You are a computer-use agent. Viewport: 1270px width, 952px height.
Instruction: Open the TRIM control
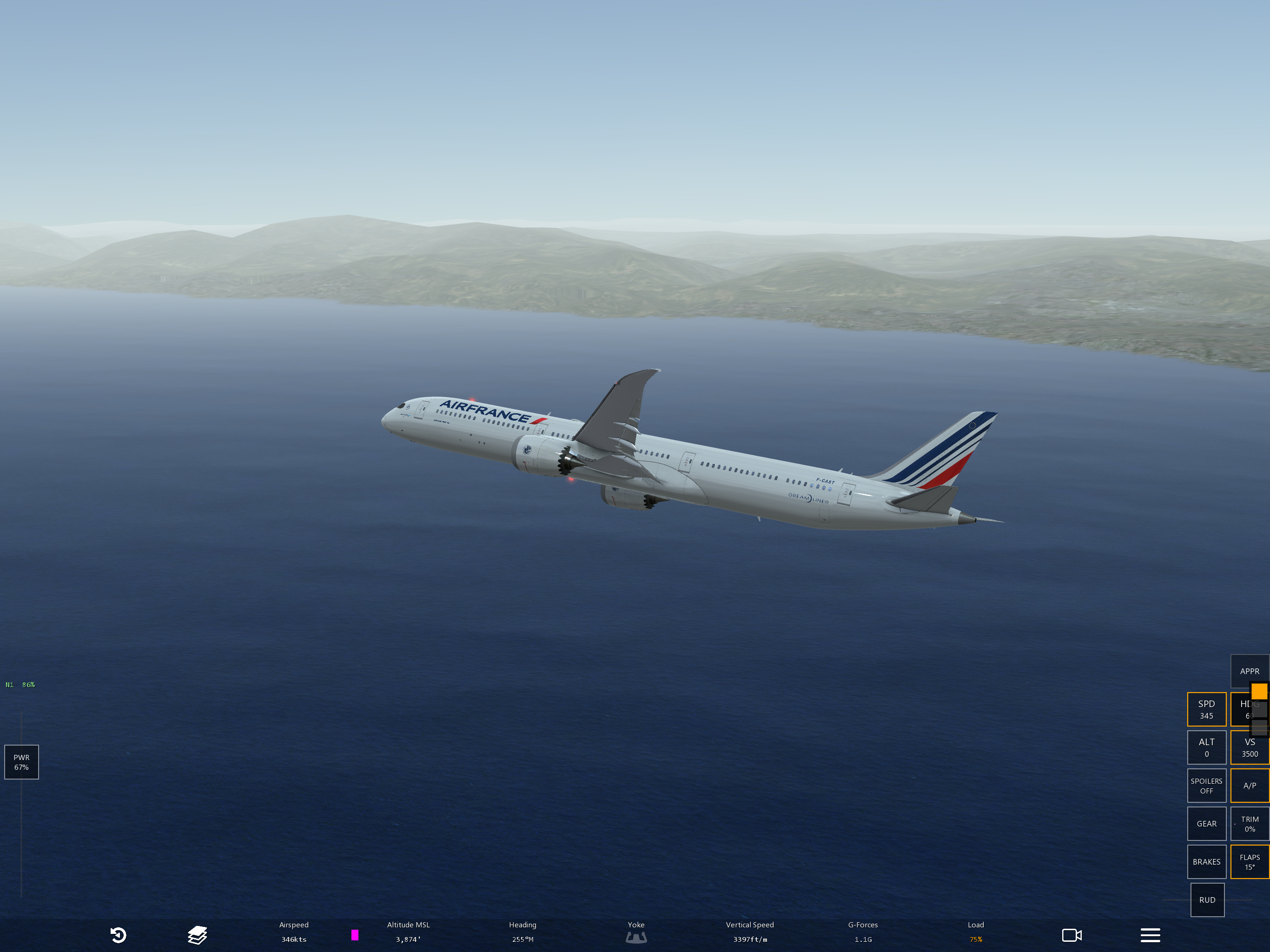pos(1250,823)
